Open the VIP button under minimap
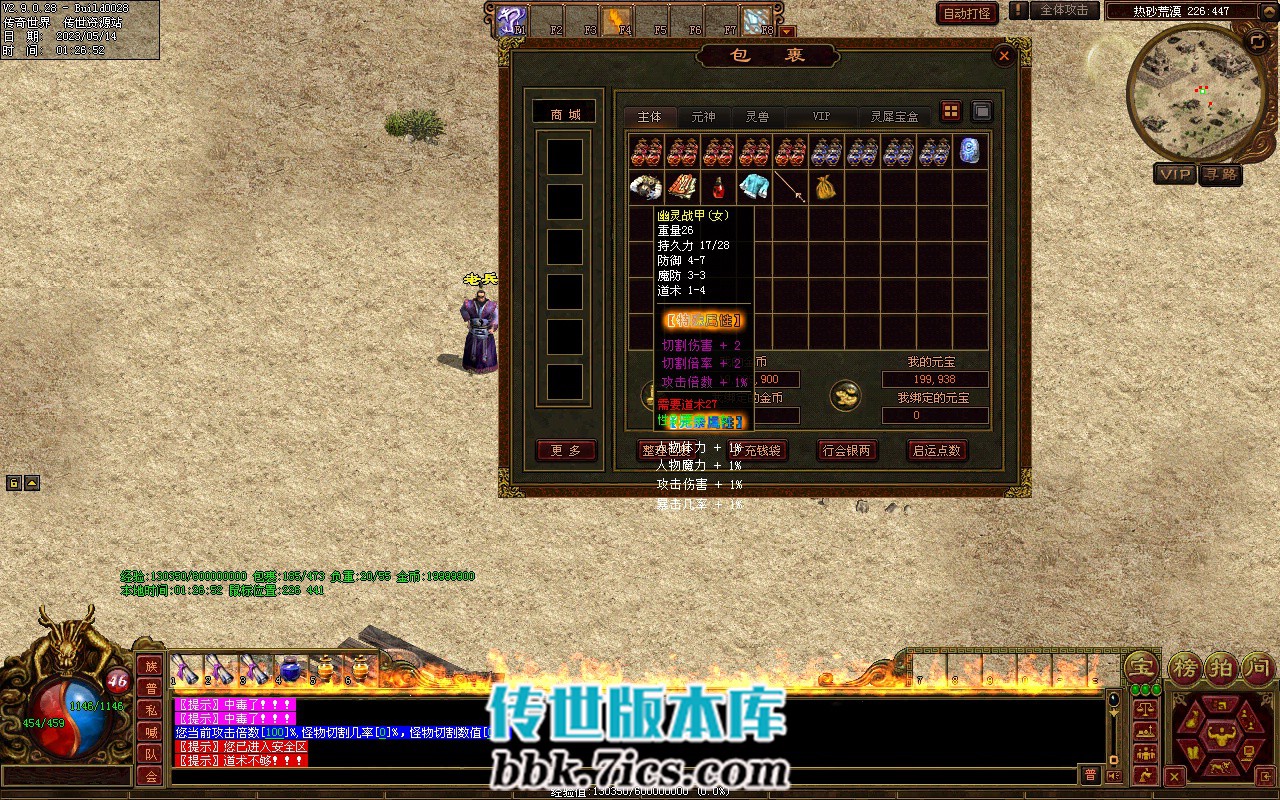Screen dimensions: 1280x800 1175,174
